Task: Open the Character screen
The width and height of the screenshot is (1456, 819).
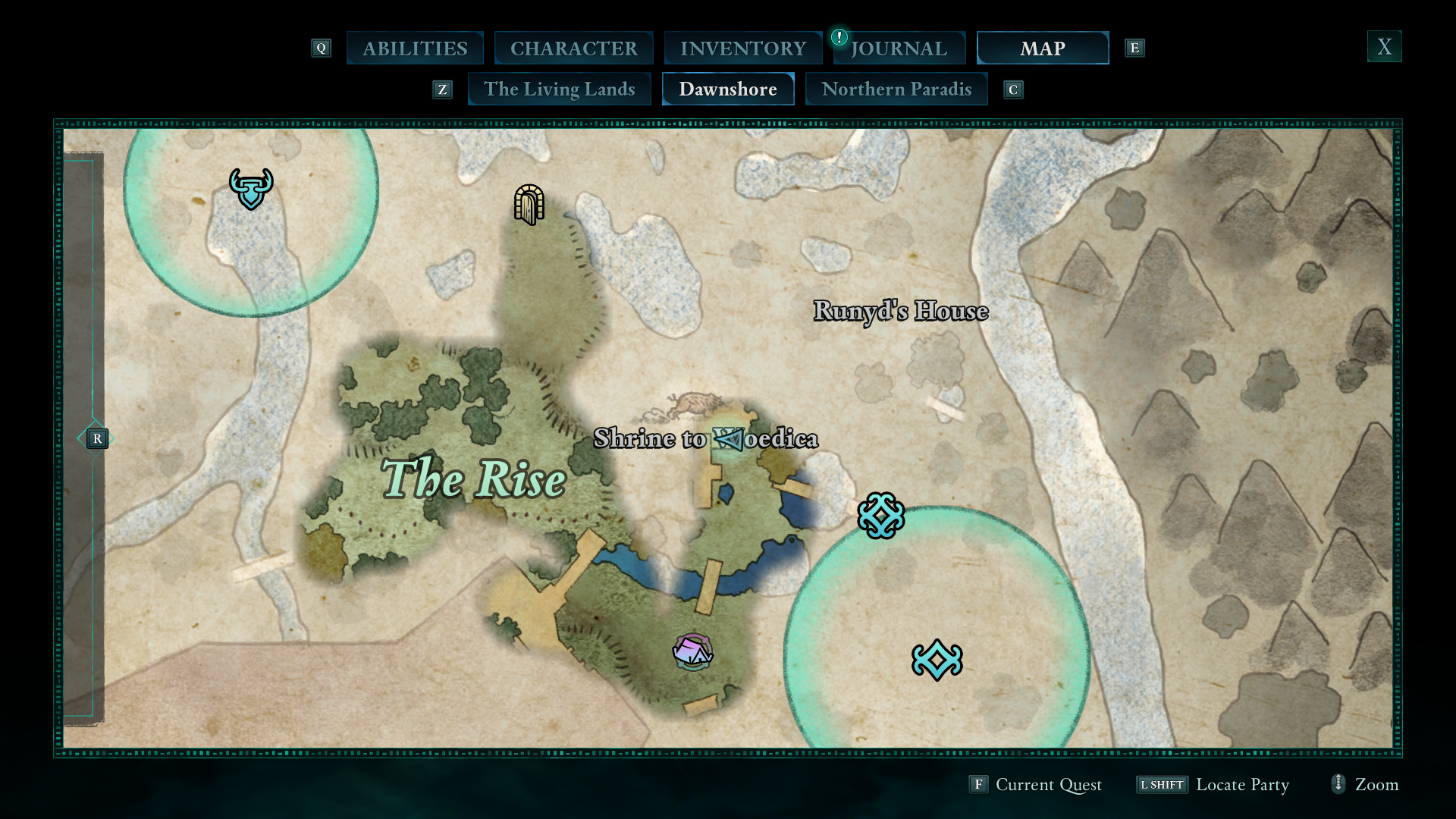Action: [x=574, y=48]
